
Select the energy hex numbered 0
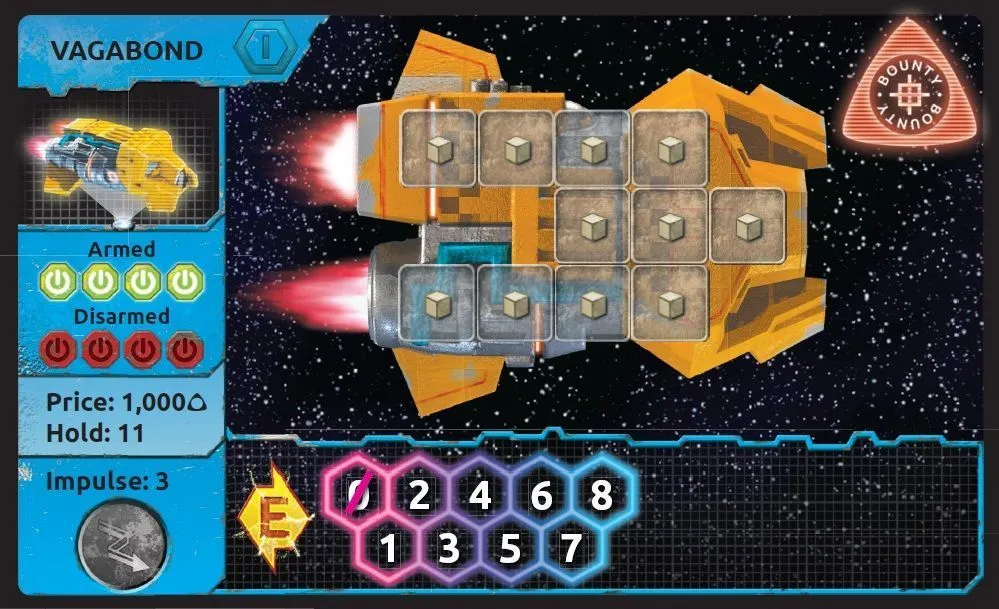point(358,494)
